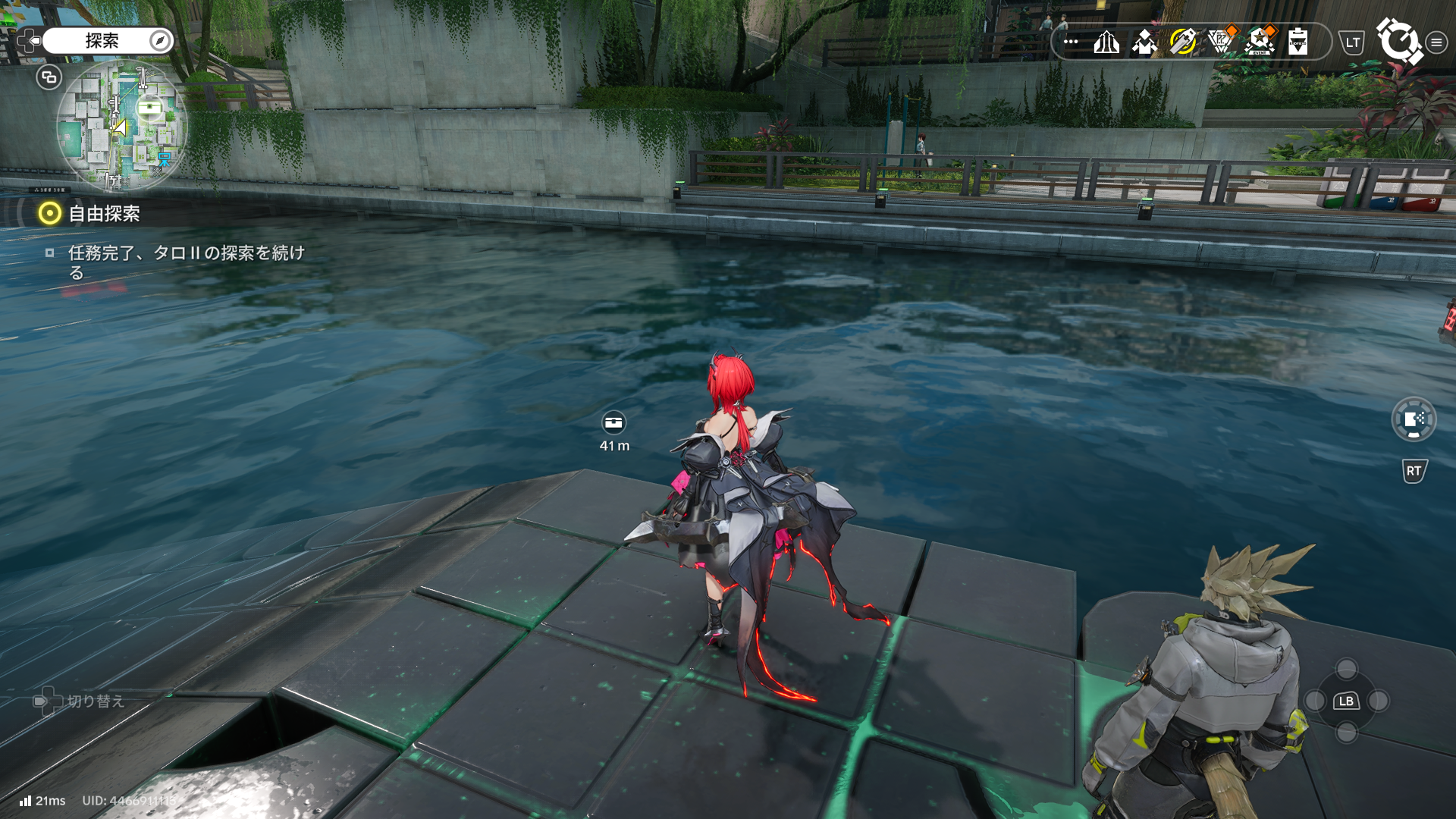Open the large circular gear-shaped emblem

click(1398, 41)
